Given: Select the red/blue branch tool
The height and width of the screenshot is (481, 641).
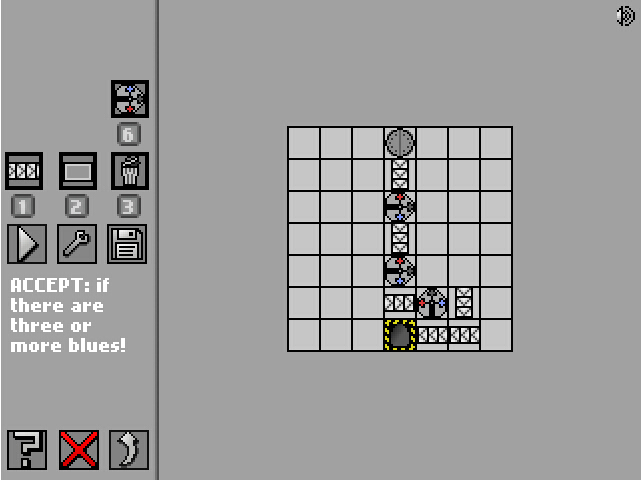Looking at the screenshot, I should click(x=130, y=99).
